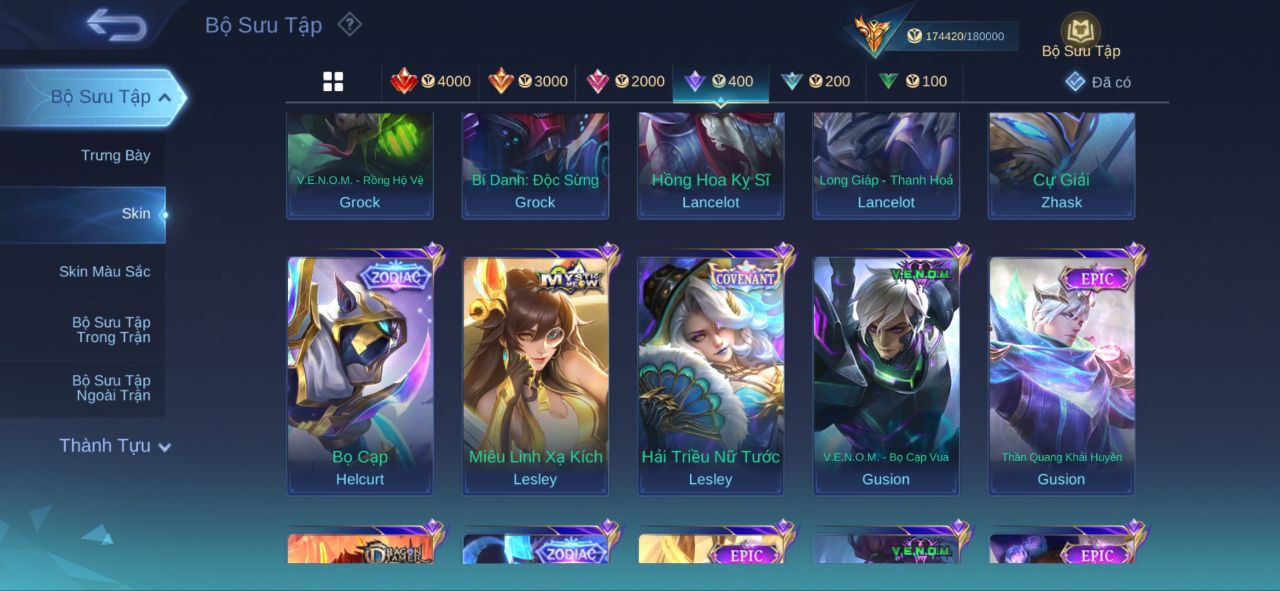1280x591 pixels.
Task: Open the Trưng Bày menu entry
Action: coord(115,156)
